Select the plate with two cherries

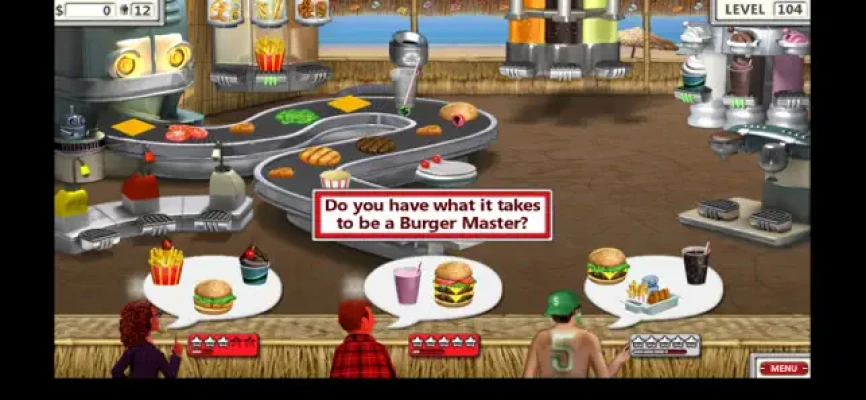[446, 169]
